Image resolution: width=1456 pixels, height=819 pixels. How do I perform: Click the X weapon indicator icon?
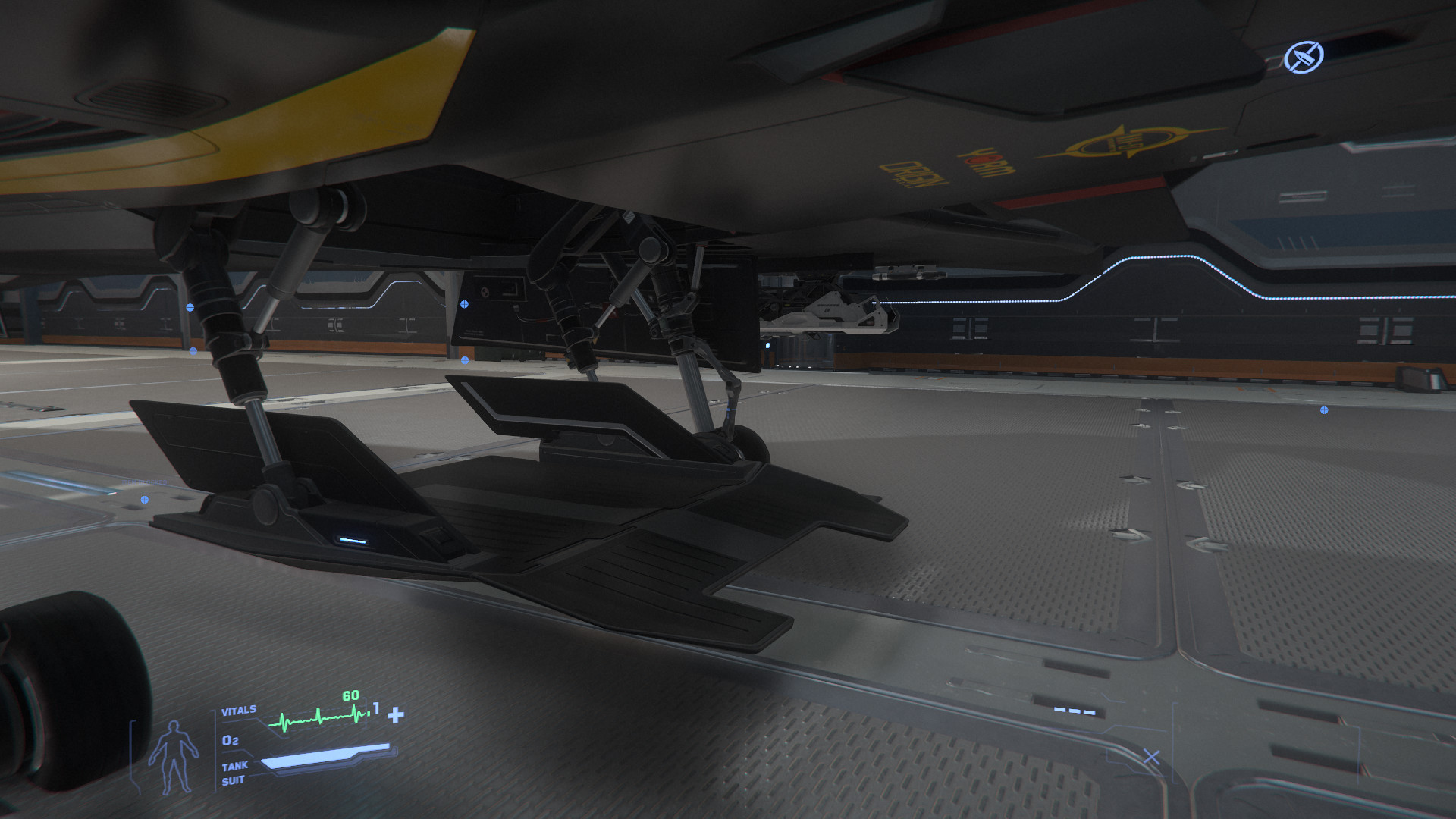(1151, 756)
